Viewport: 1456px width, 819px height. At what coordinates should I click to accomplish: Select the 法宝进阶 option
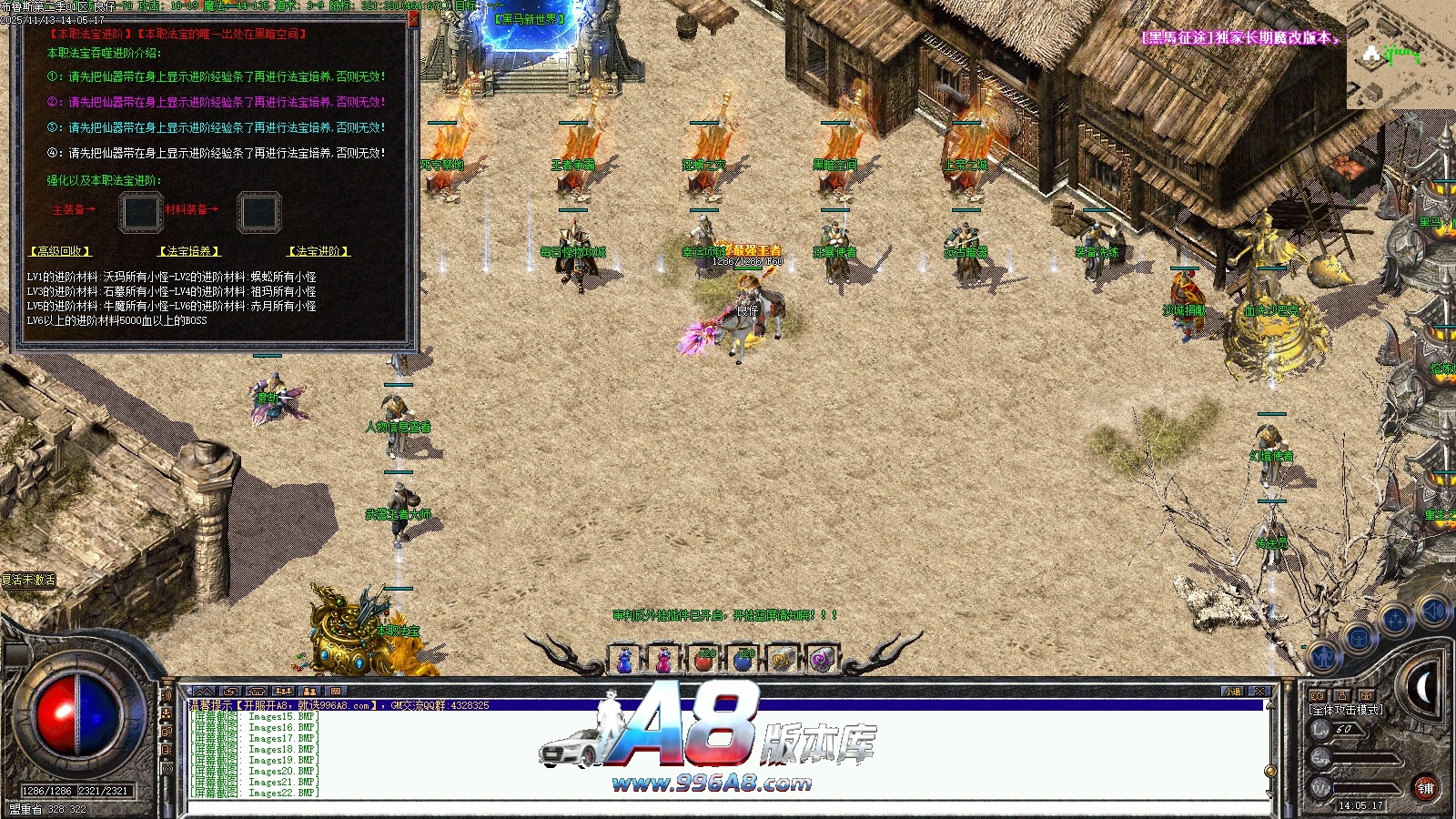319,251
